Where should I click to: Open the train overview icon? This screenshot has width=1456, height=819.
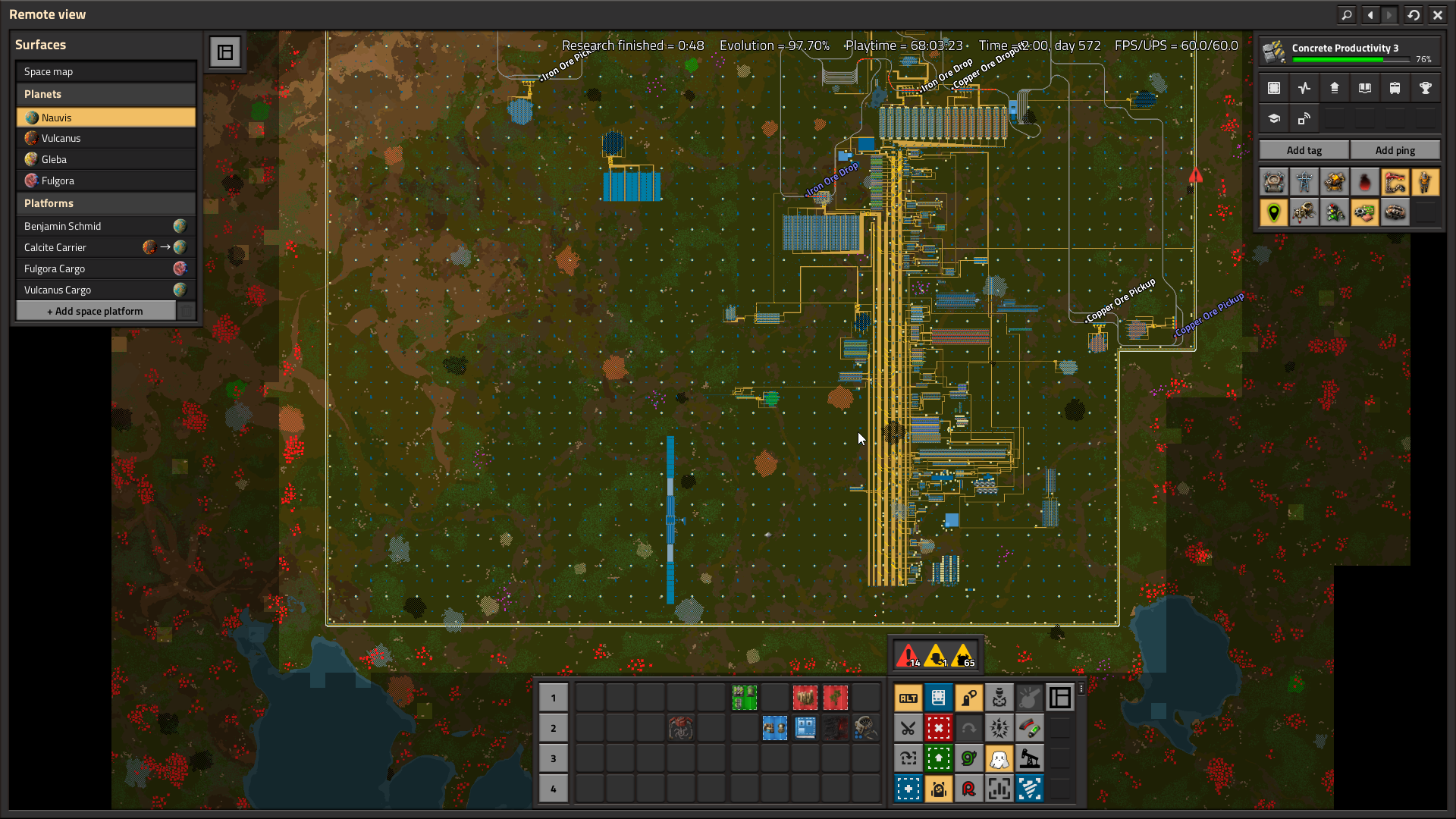tap(1395, 88)
